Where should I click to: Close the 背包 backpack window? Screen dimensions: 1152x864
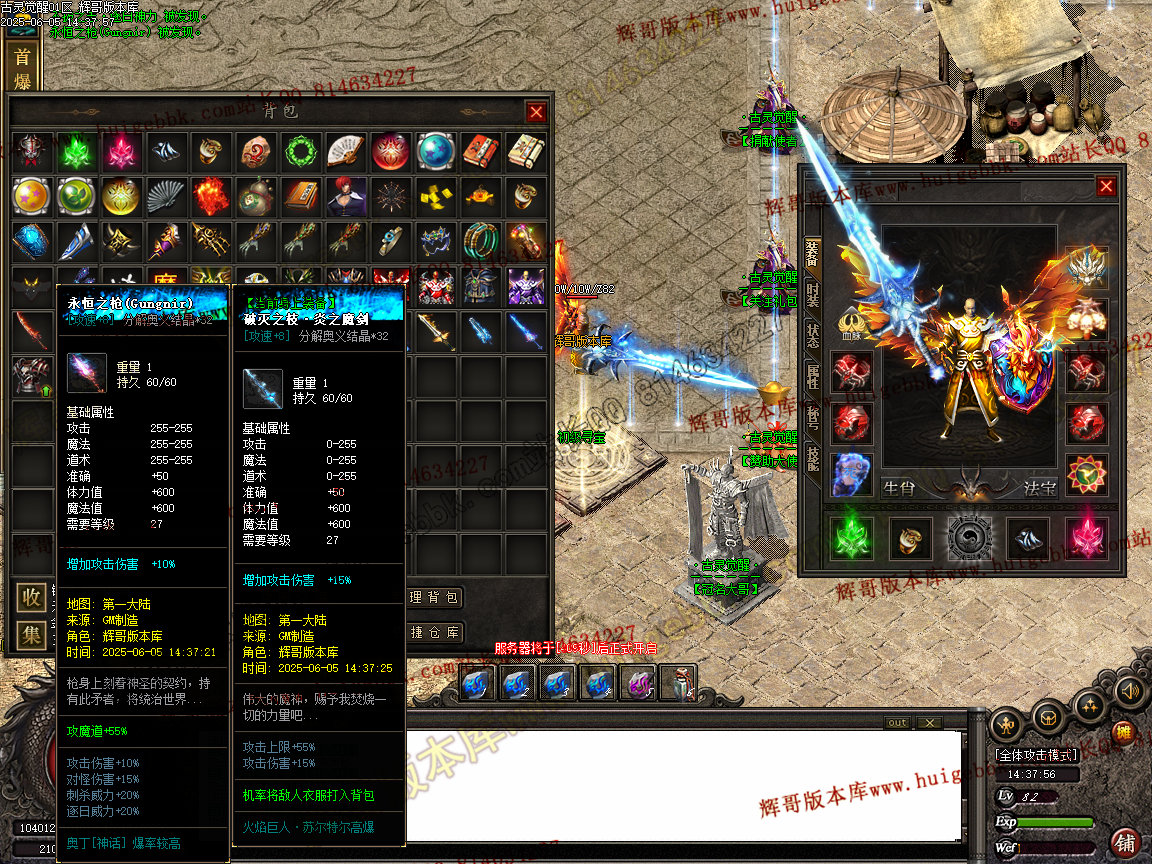pos(537,112)
